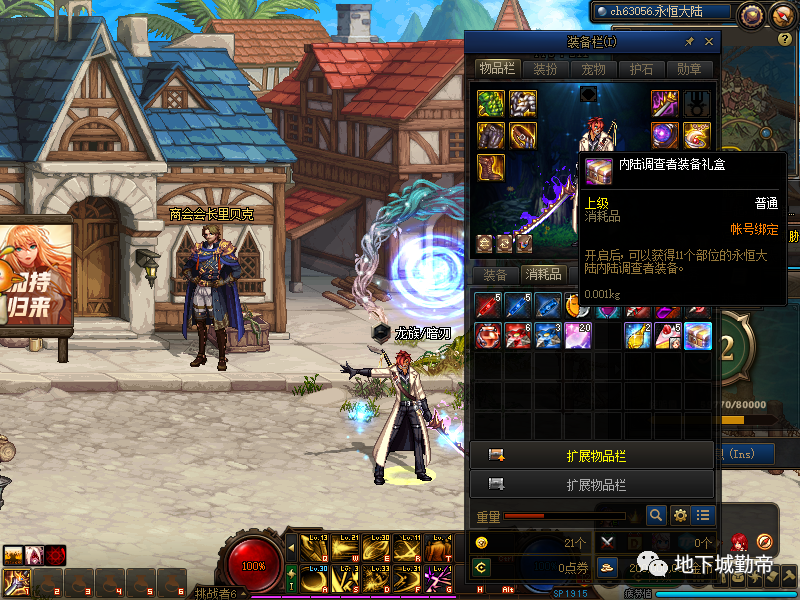Image resolution: width=800 pixels, height=600 pixels.
Task: Switch to the 装扮 tab
Action: (x=545, y=69)
